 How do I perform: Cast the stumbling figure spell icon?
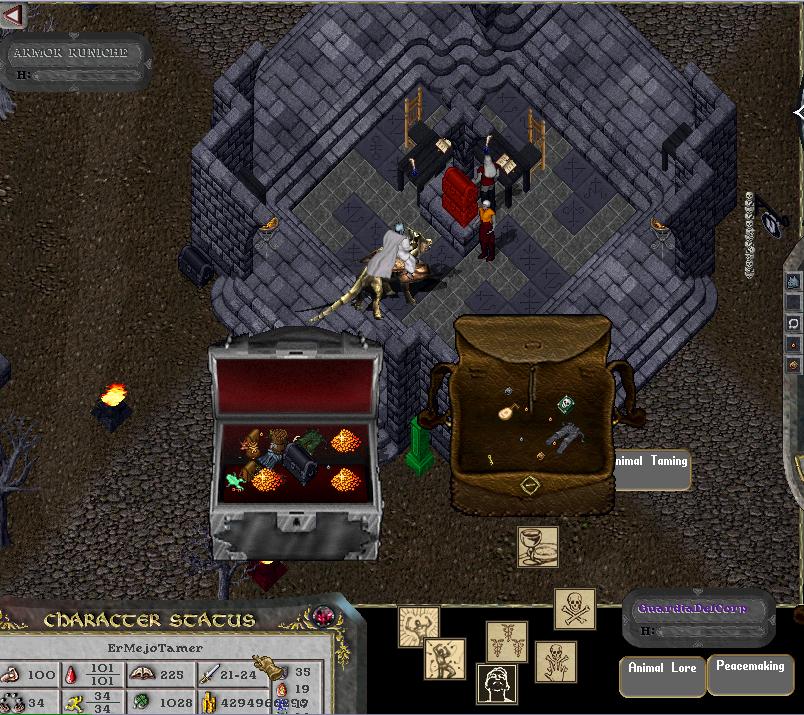[444, 661]
